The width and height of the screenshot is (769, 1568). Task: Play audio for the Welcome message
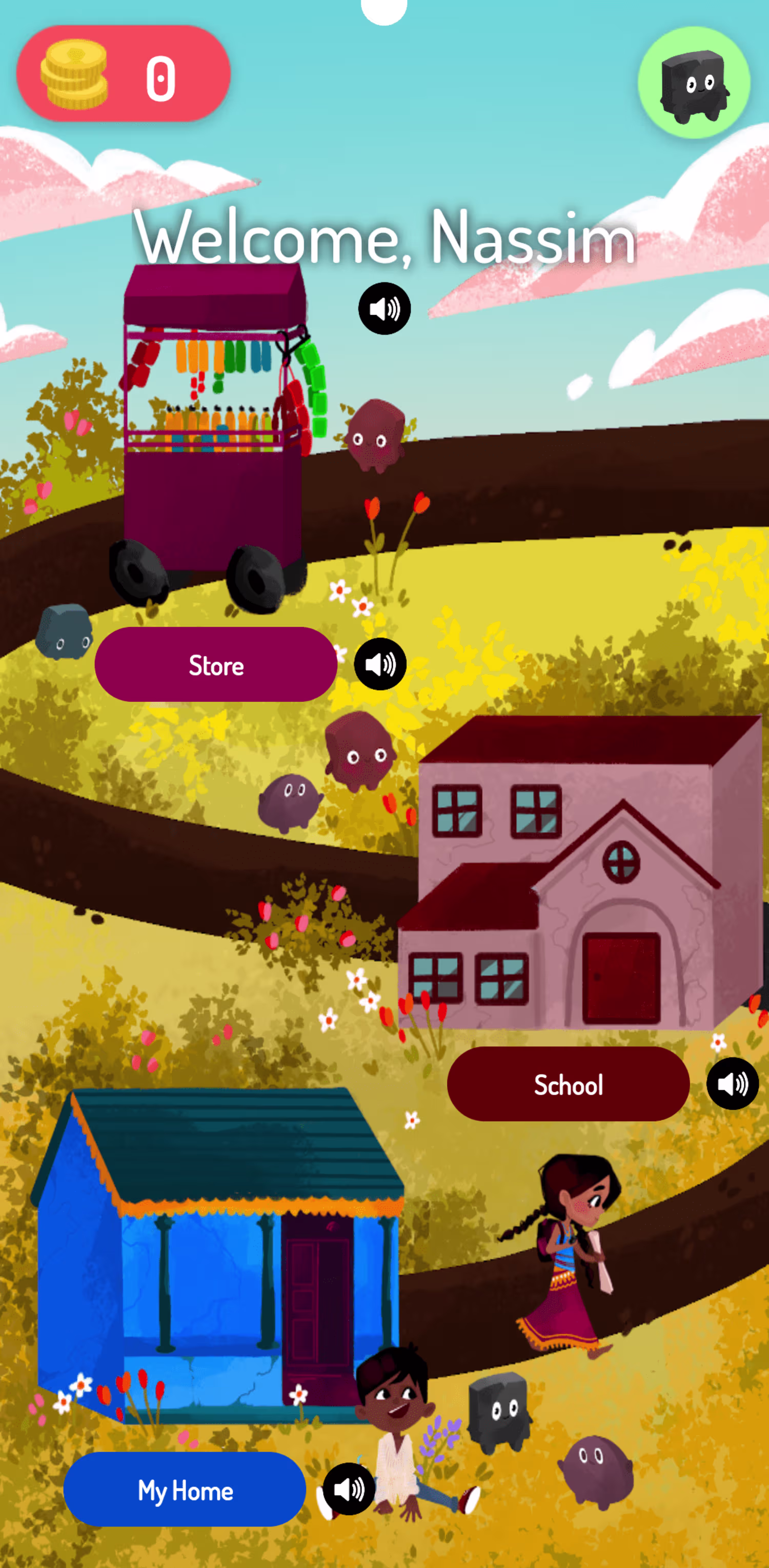tap(385, 309)
